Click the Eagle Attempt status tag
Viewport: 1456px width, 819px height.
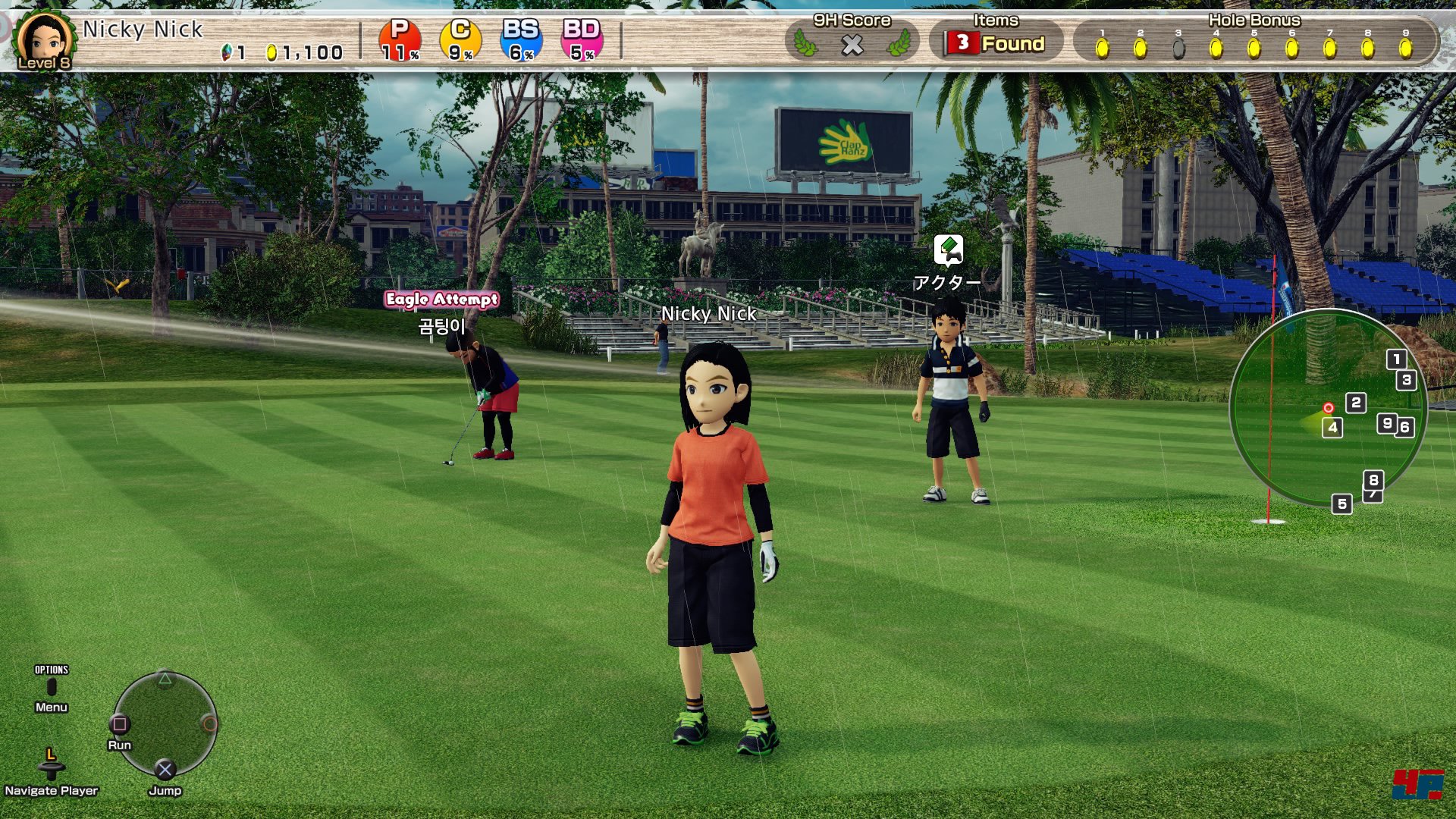click(441, 300)
